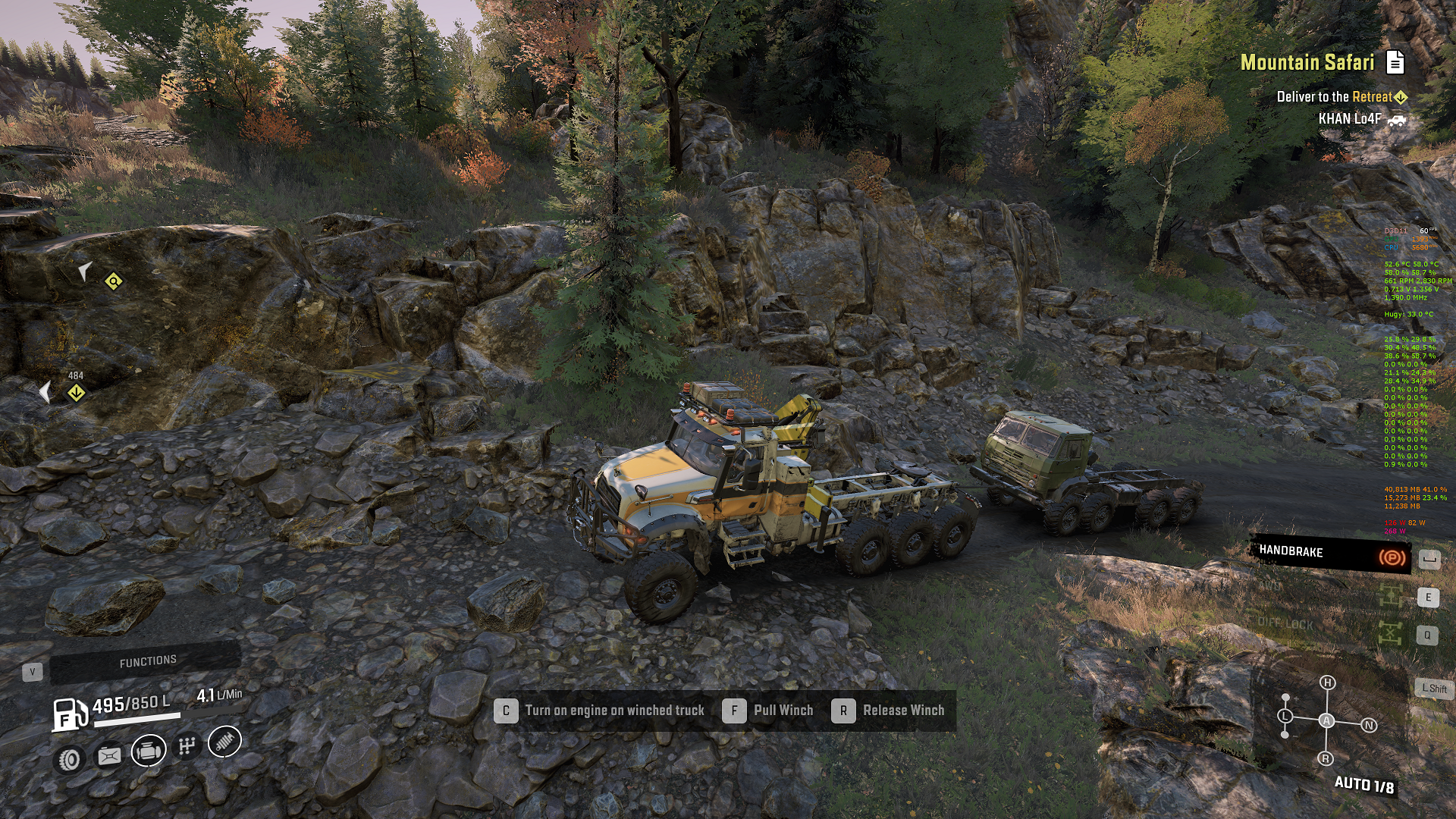Click the engine status icon
The height and width of the screenshot is (819, 1456).
pyautogui.click(x=149, y=751)
